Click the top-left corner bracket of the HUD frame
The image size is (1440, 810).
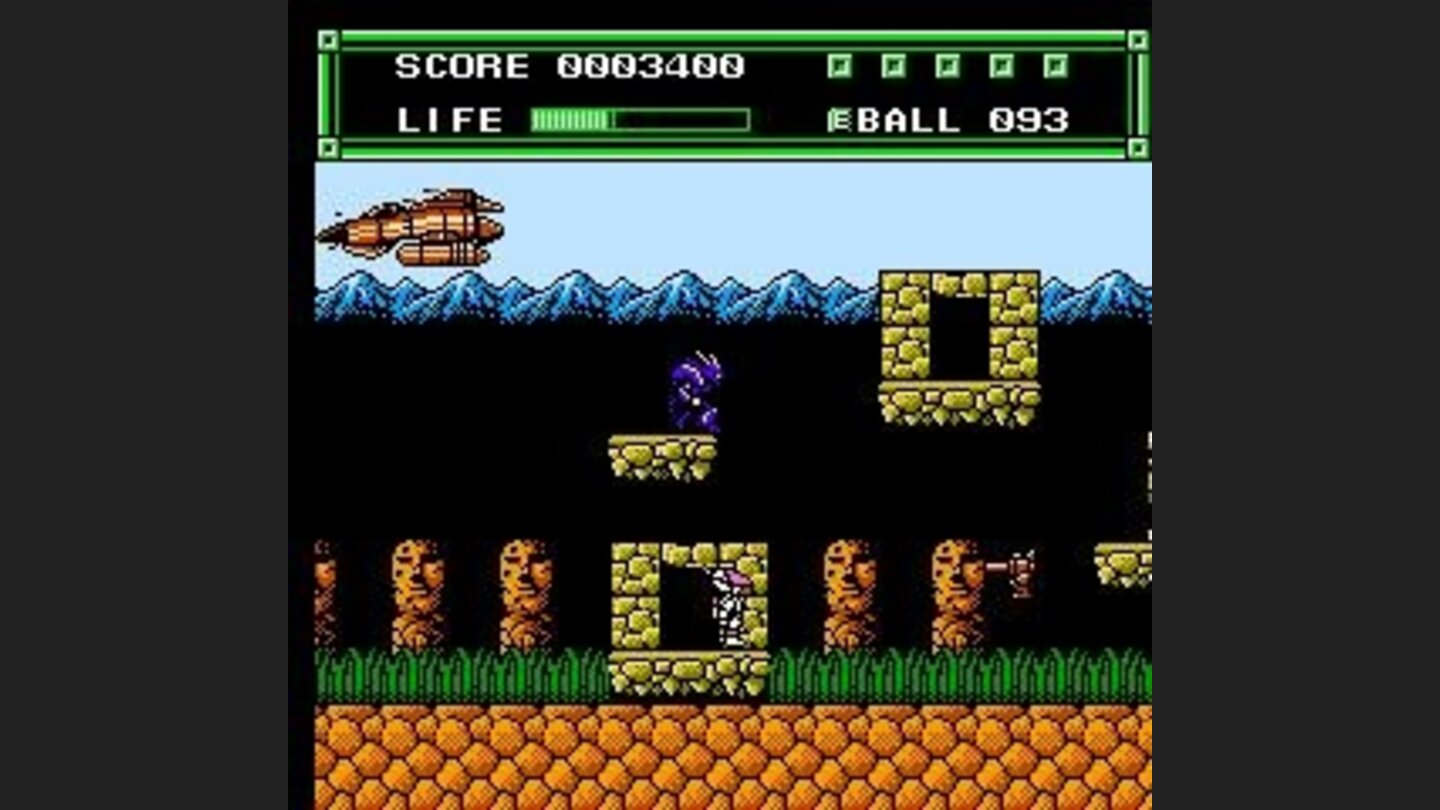tap(327, 42)
